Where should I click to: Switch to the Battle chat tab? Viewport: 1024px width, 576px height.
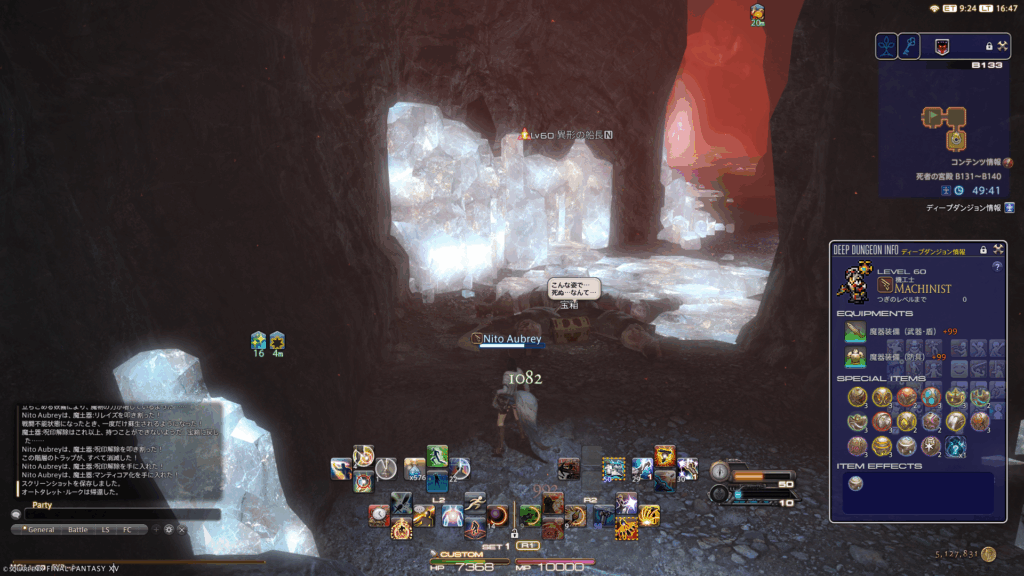tap(77, 529)
